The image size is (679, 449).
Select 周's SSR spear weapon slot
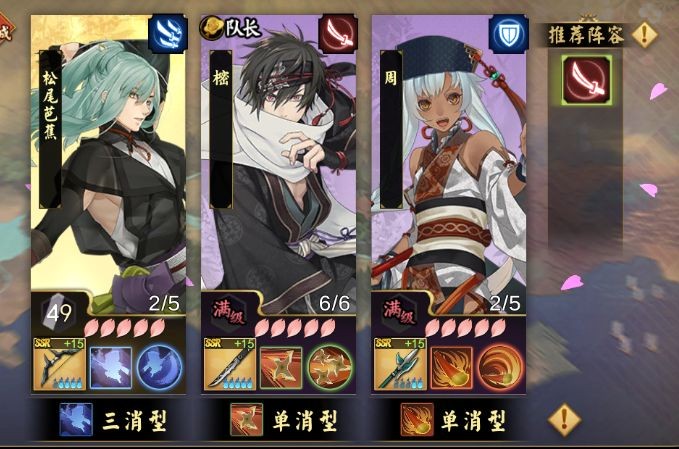tap(399, 366)
